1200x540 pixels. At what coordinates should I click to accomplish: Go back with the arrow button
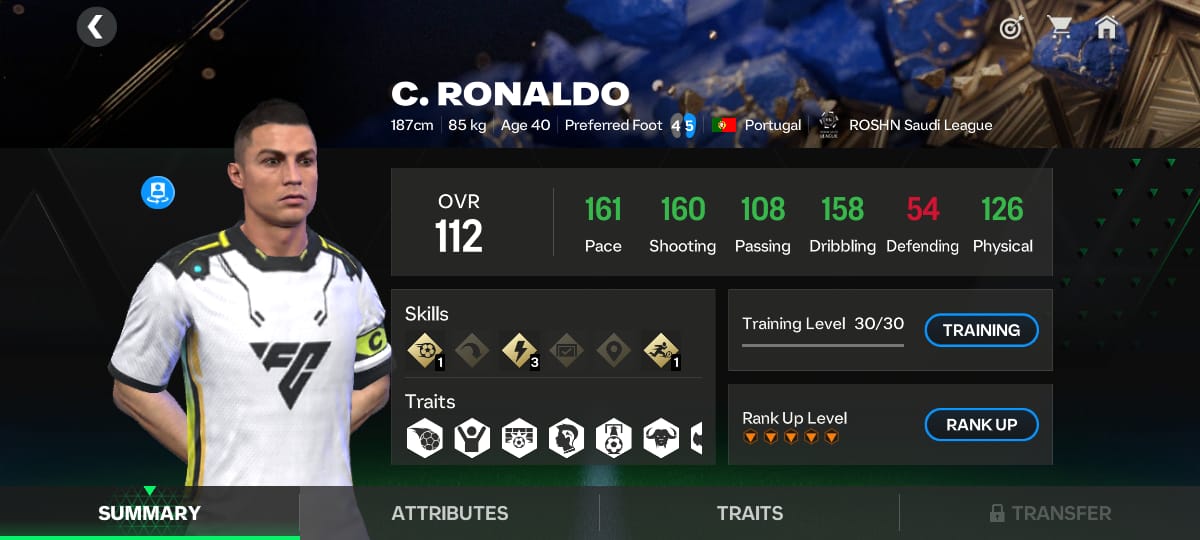(x=96, y=27)
